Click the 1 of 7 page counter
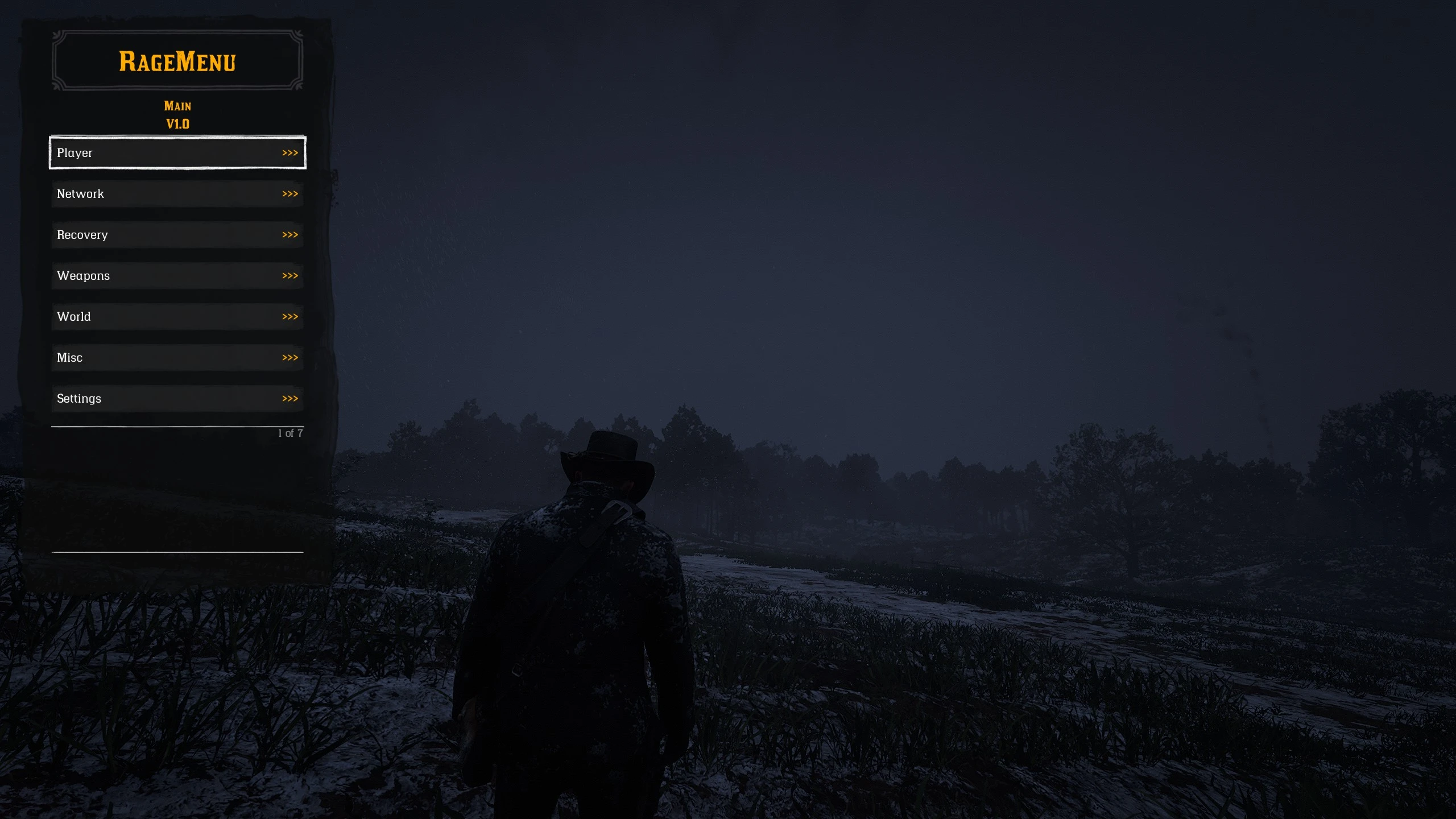The height and width of the screenshot is (819, 1456). (x=290, y=433)
